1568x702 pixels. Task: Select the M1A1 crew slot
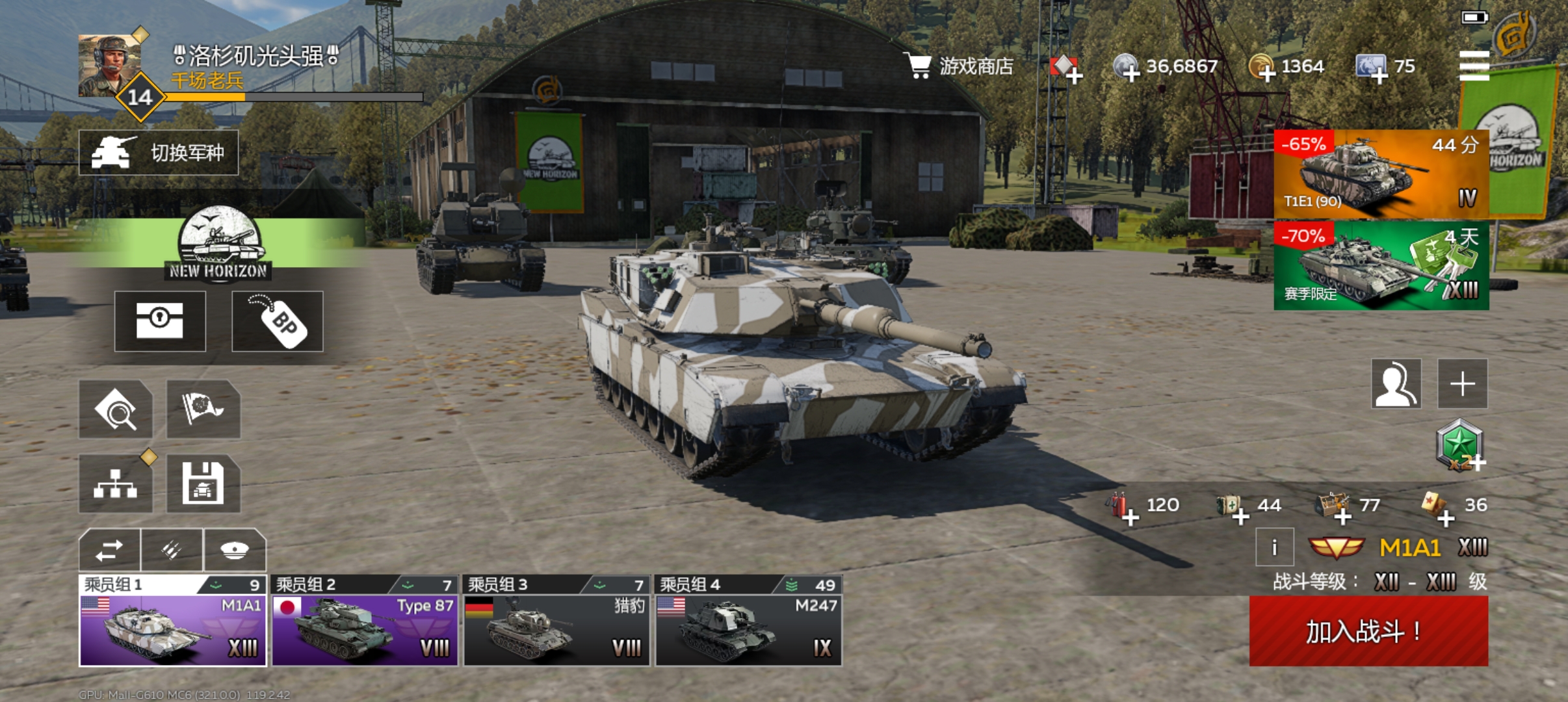173,621
